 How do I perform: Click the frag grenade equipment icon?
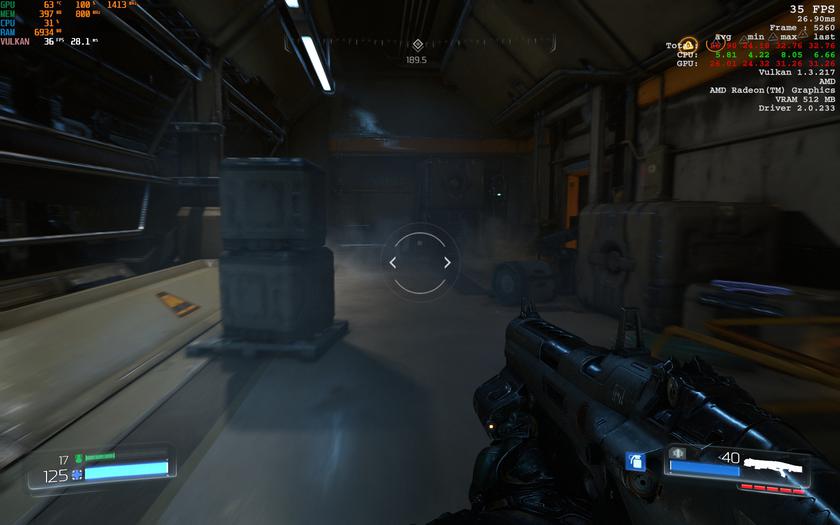[633, 461]
